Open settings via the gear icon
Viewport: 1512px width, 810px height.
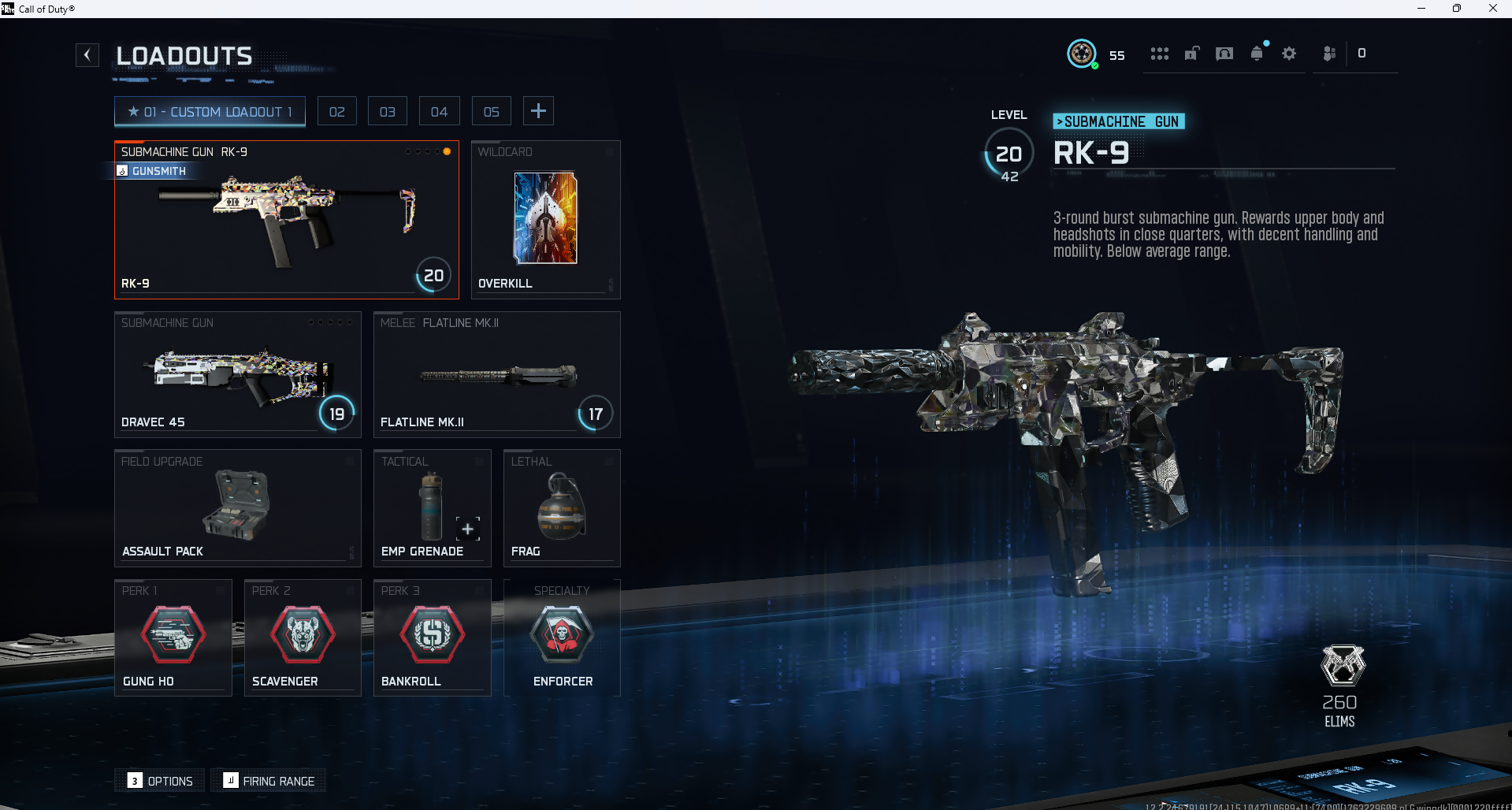coord(1289,54)
